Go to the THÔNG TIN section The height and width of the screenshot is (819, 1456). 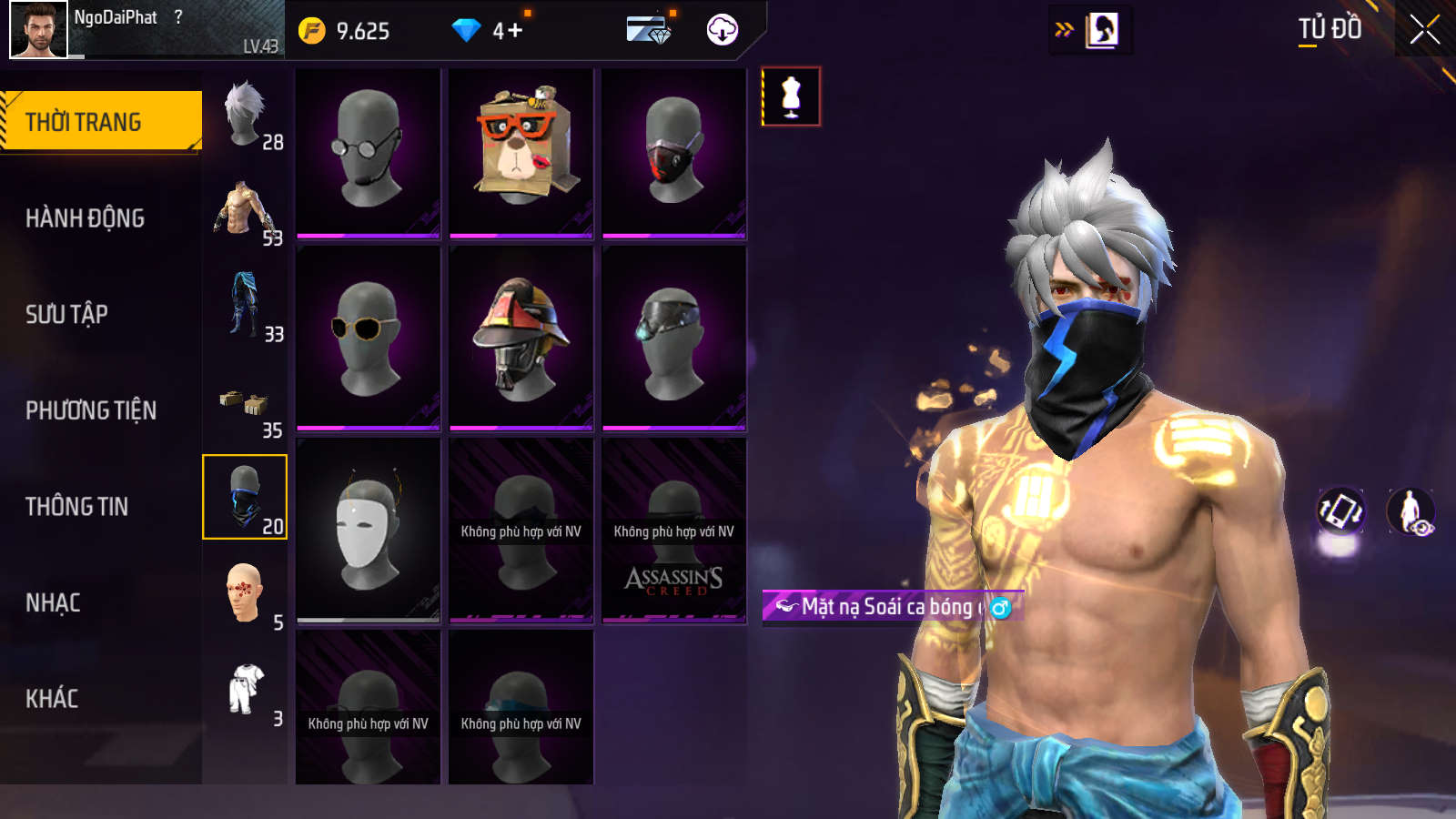tap(76, 507)
